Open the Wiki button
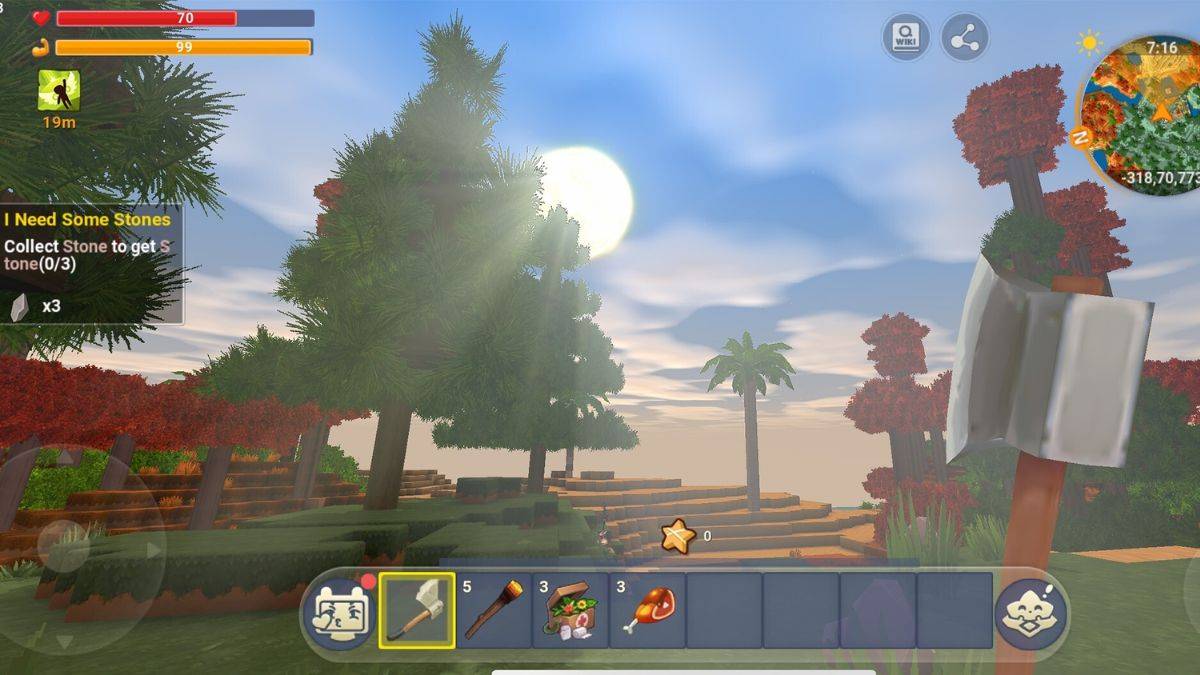1200x675 pixels. click(905, 39)
